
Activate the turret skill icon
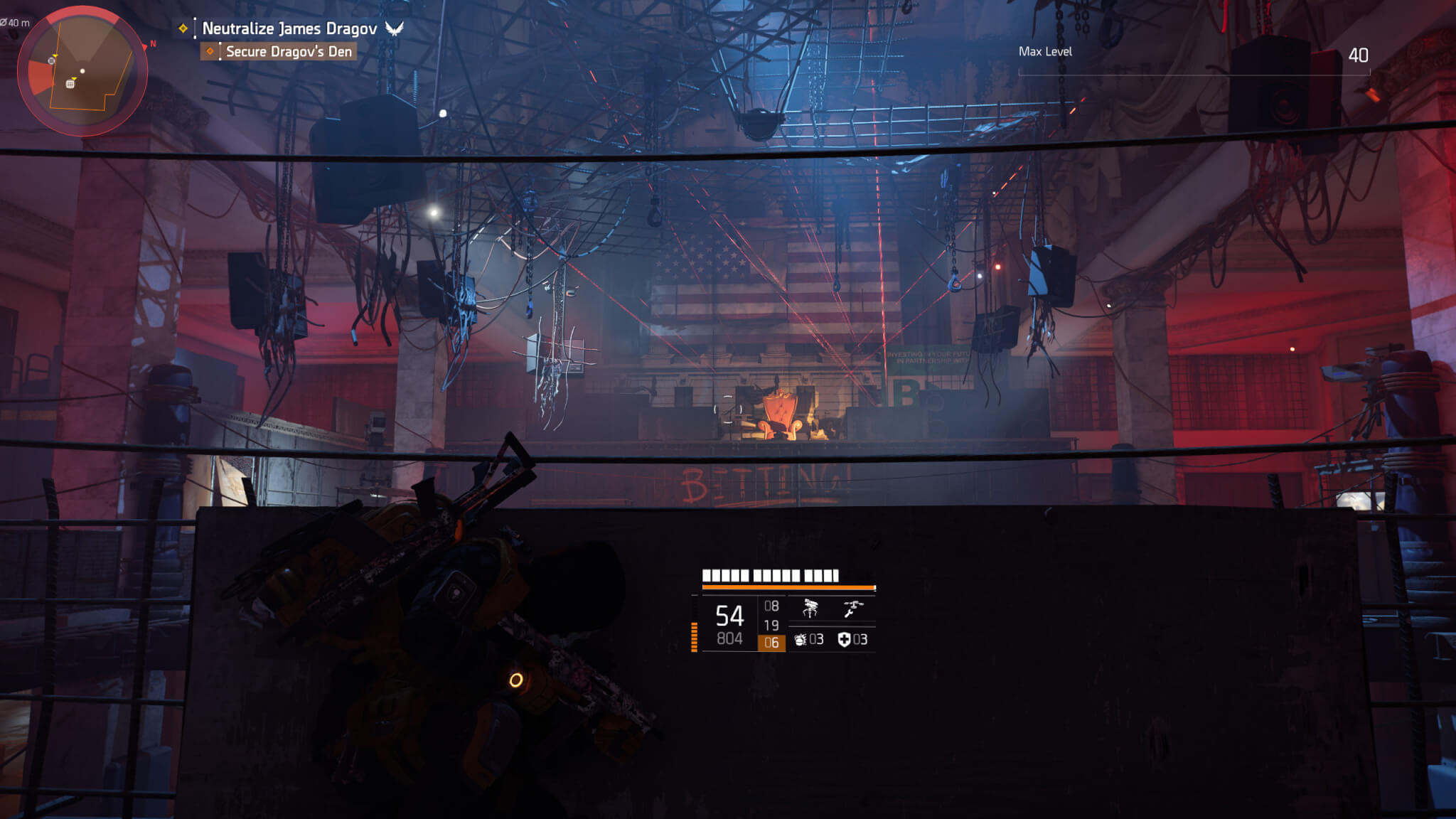[810, 609]
